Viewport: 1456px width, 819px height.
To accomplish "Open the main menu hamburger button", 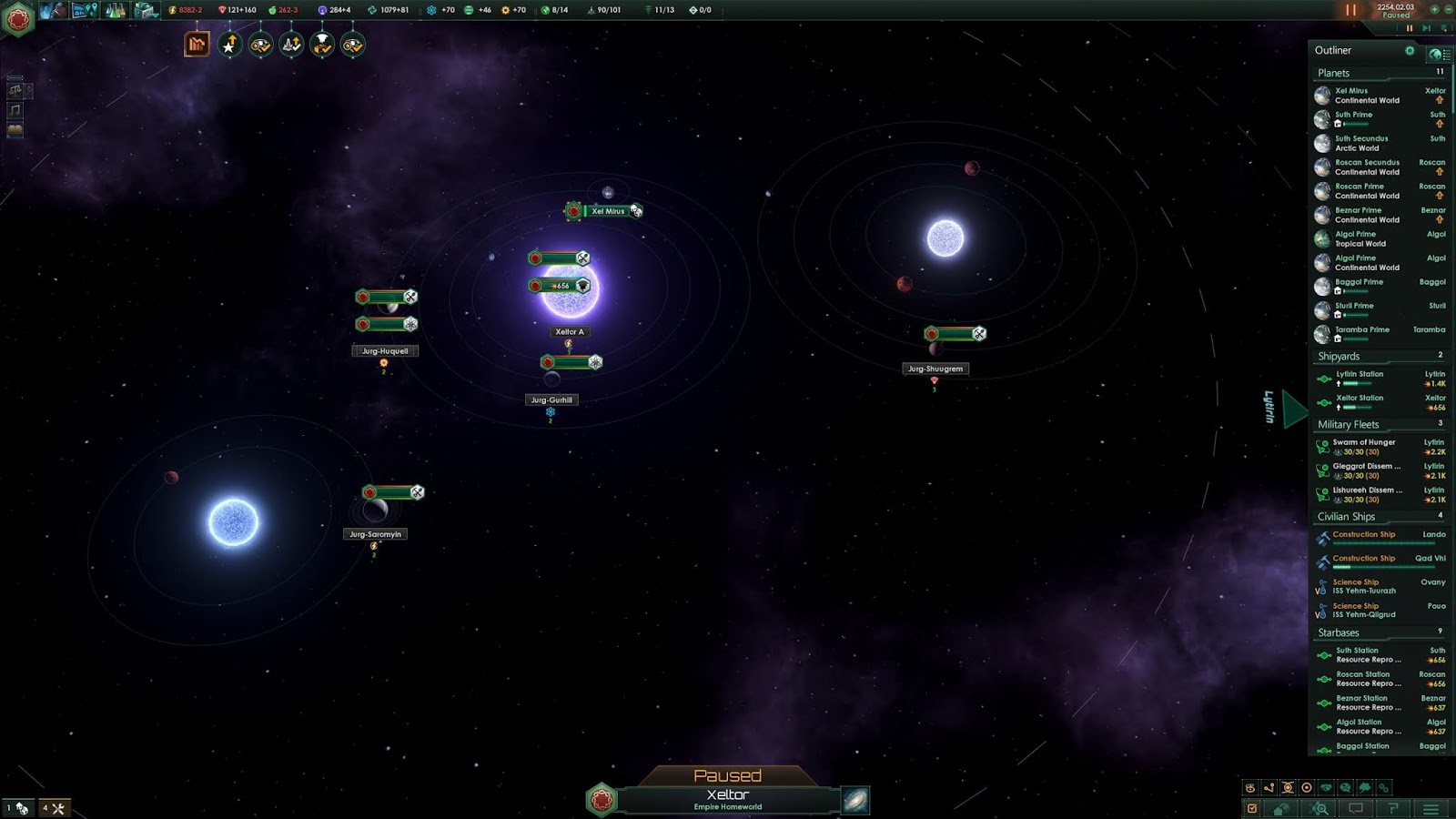I will (1431, 809).
